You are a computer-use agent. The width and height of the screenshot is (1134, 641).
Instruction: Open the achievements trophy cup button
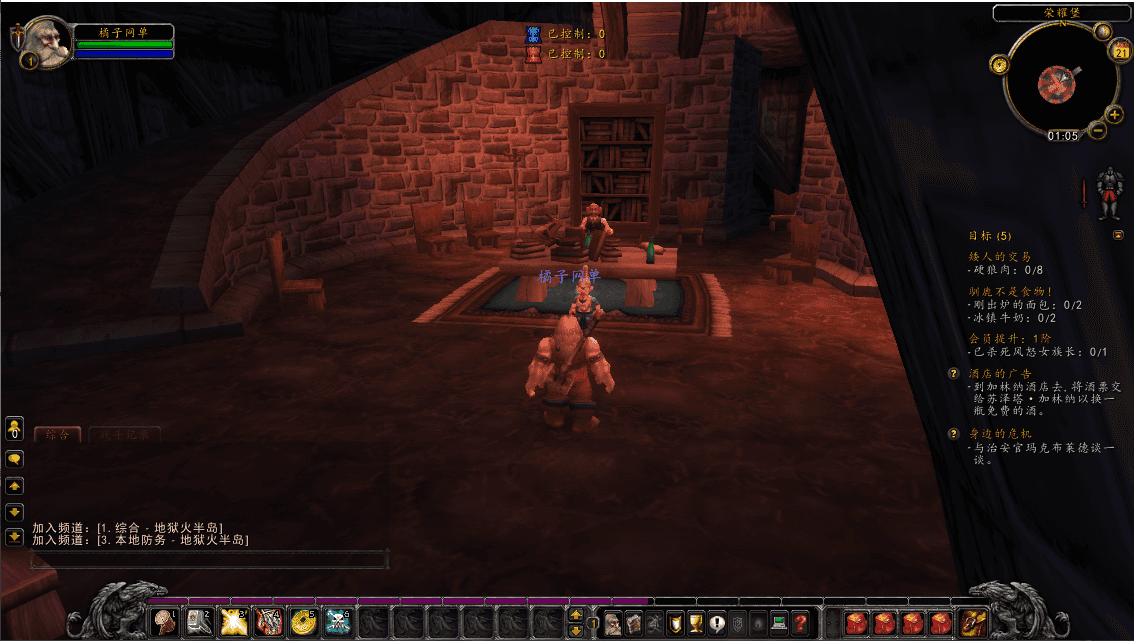coord(696,624)
